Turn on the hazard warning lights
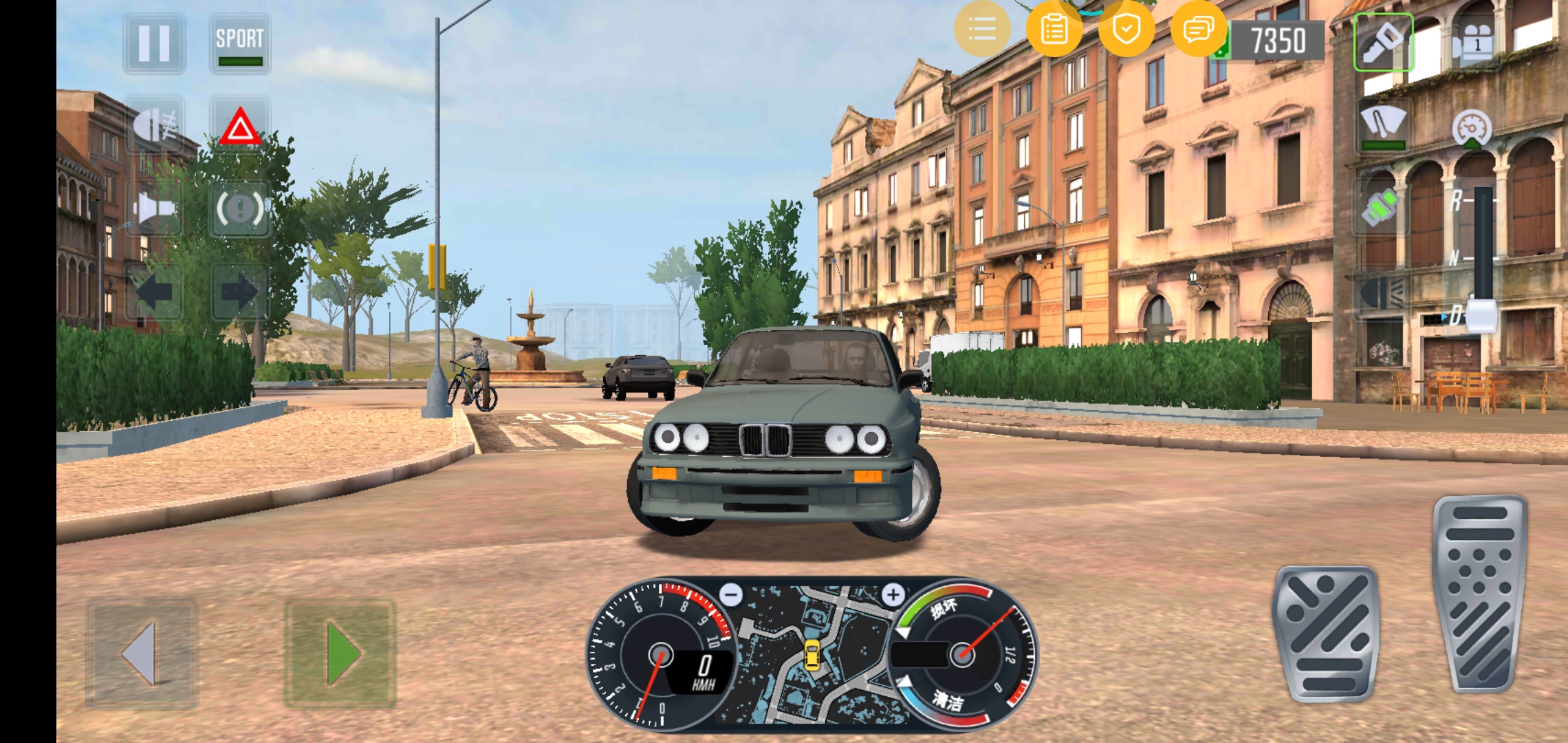 239,127
